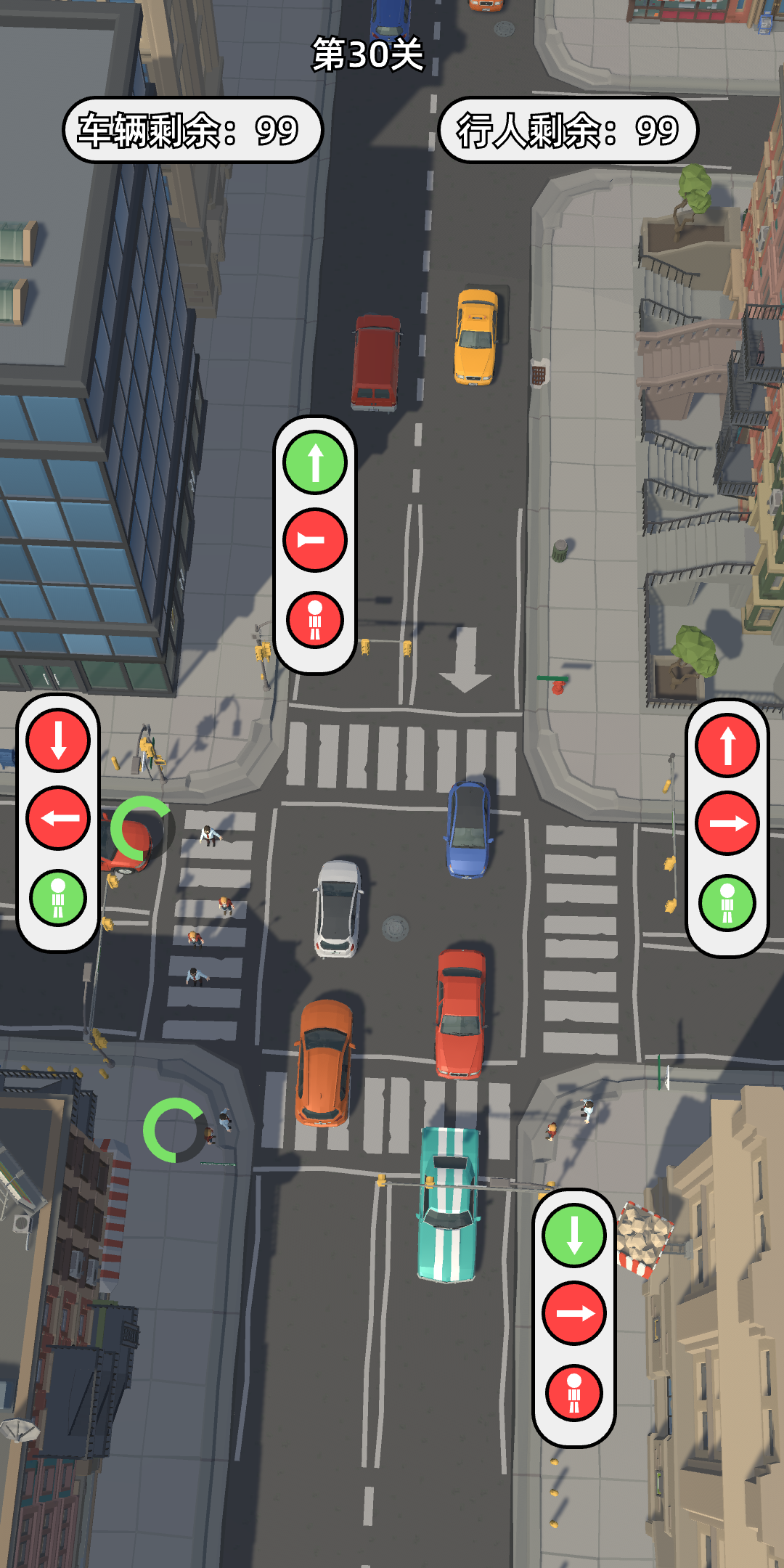The height and width of the screenshot is (1568, 784).
Task: Turn the red down-arrow light green
Action: [58, 740]
